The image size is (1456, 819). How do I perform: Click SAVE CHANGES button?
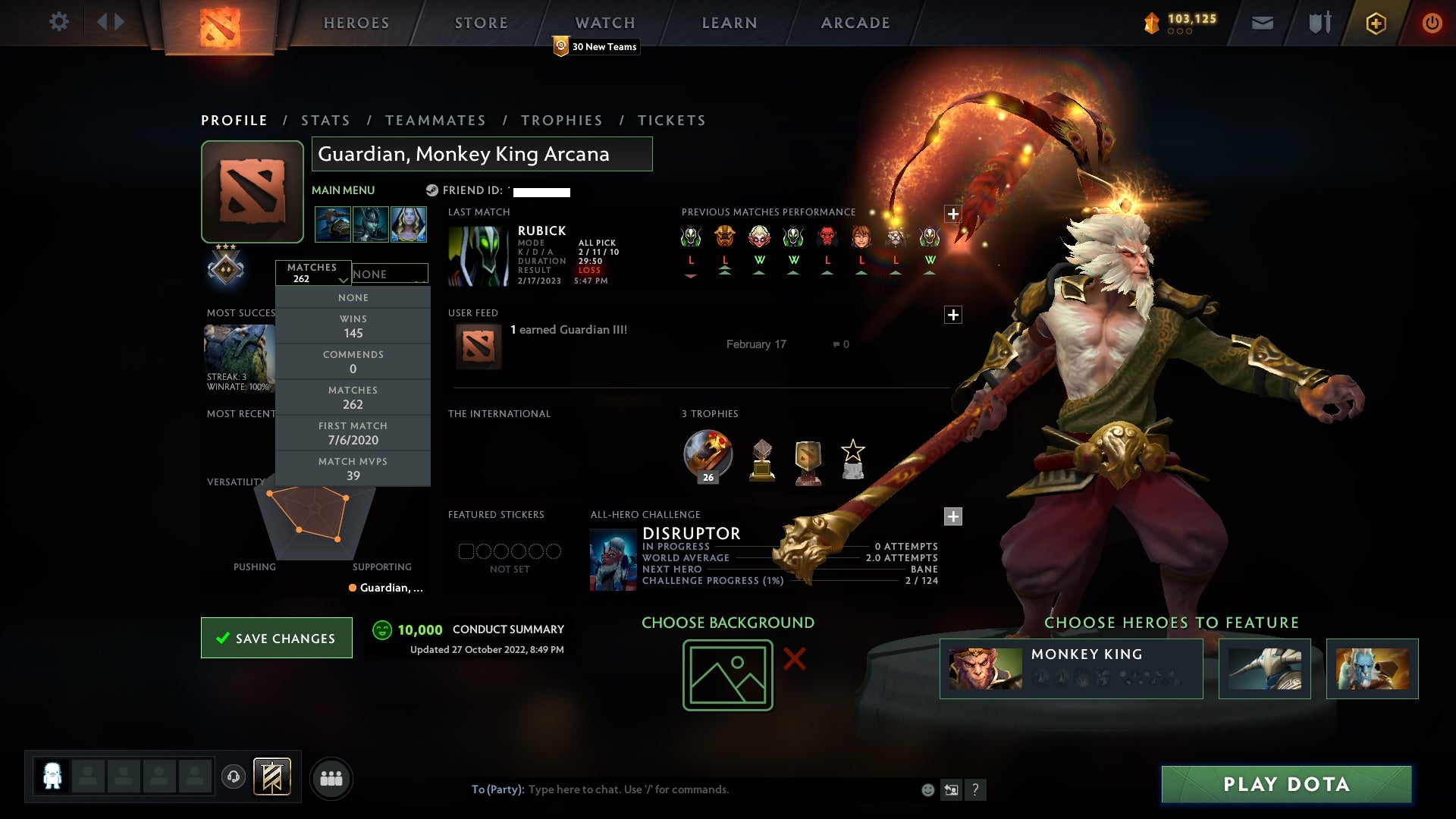(276, 638)
